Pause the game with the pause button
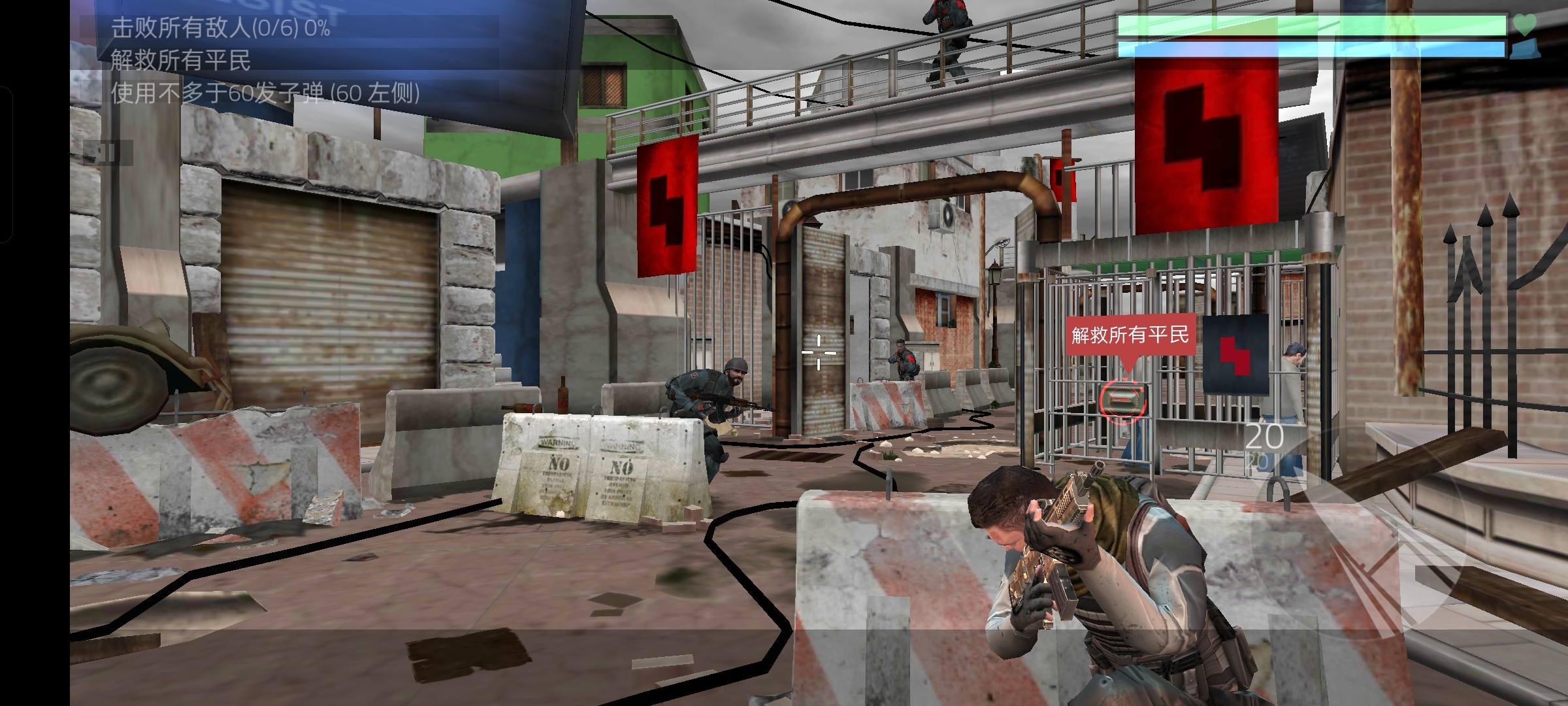Image resolution: width=1568 pixels, height=706 pixels. pyautogui.click(x=108, y=154)
